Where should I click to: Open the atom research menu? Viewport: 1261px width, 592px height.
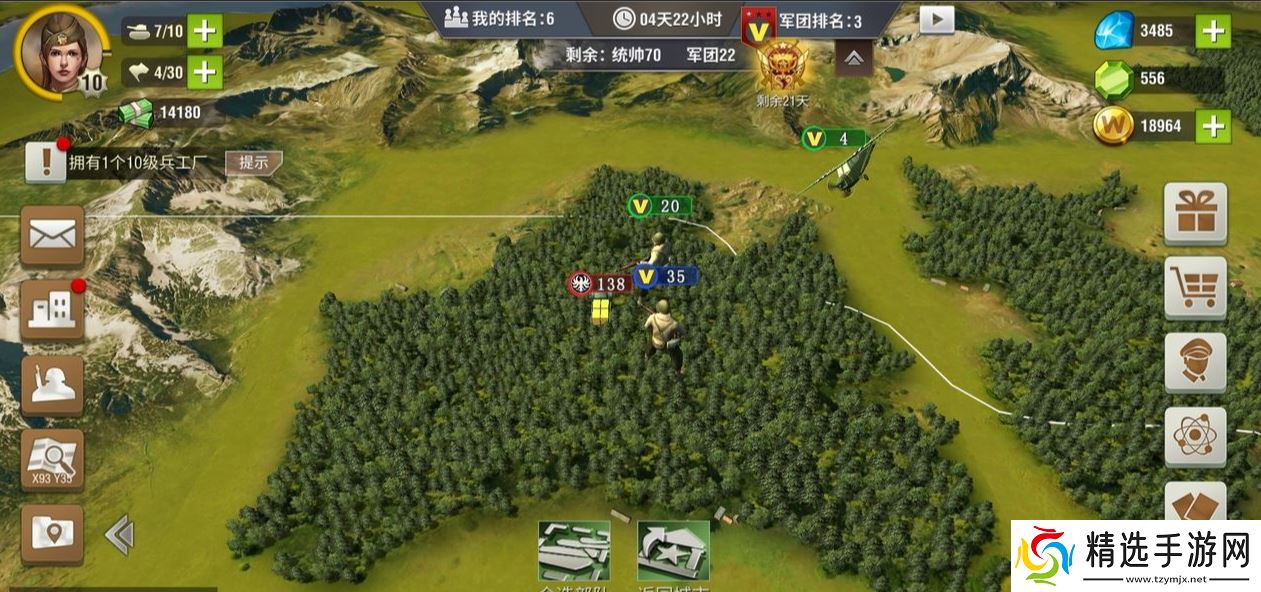1195,437
